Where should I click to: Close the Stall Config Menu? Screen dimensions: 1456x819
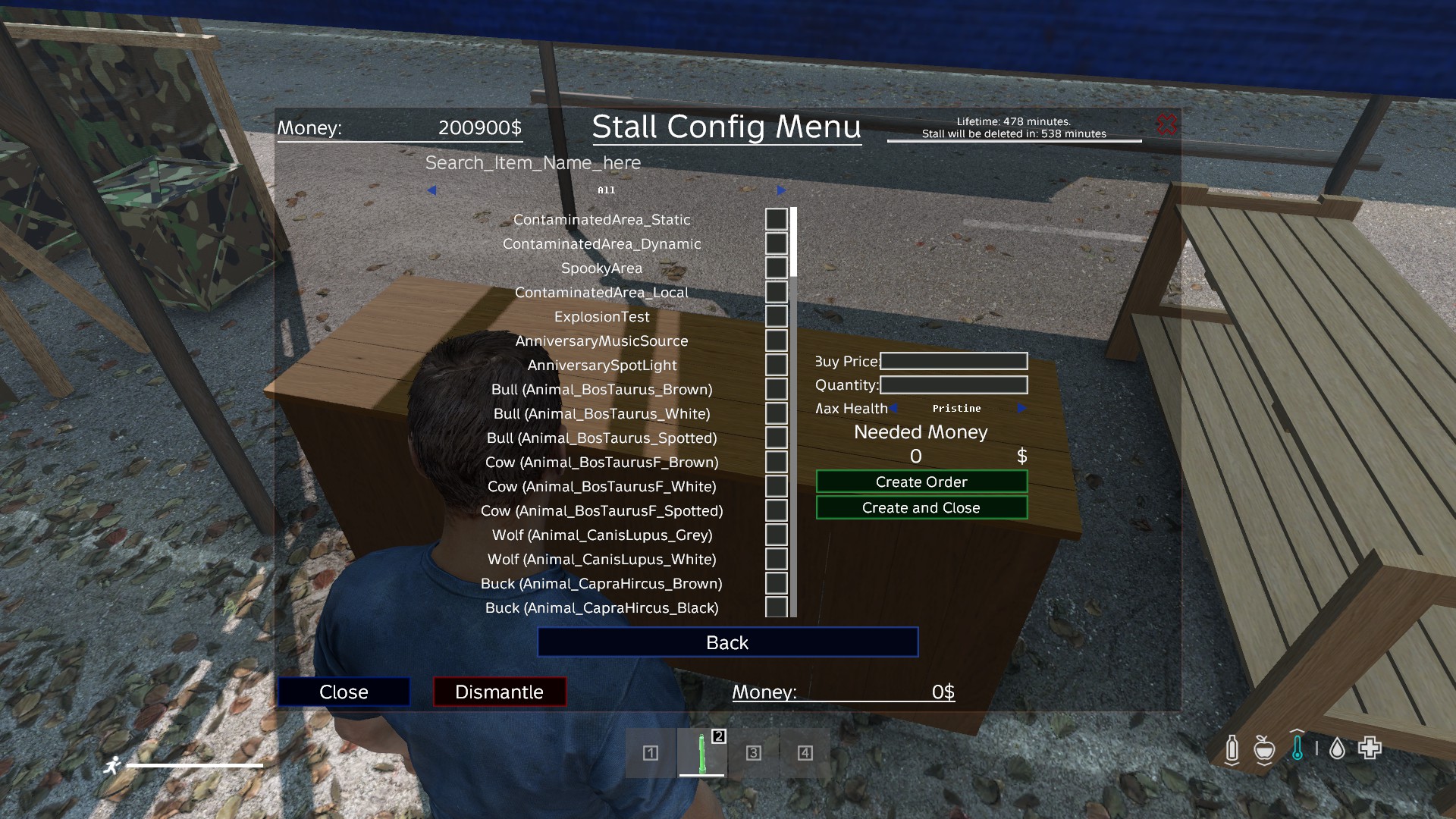[344, 692]
